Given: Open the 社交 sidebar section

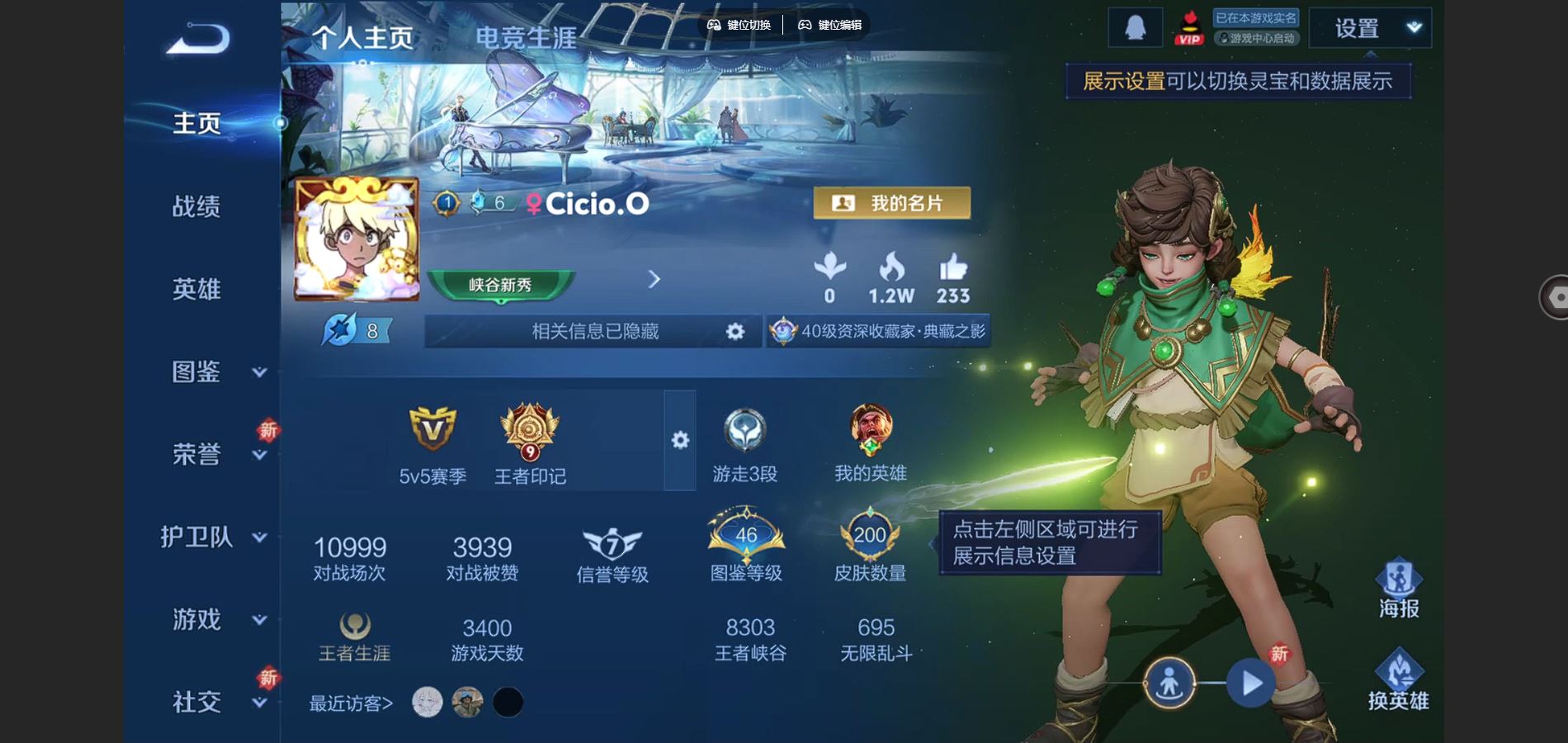Looking at the screenshot, I should click(198, 702).
